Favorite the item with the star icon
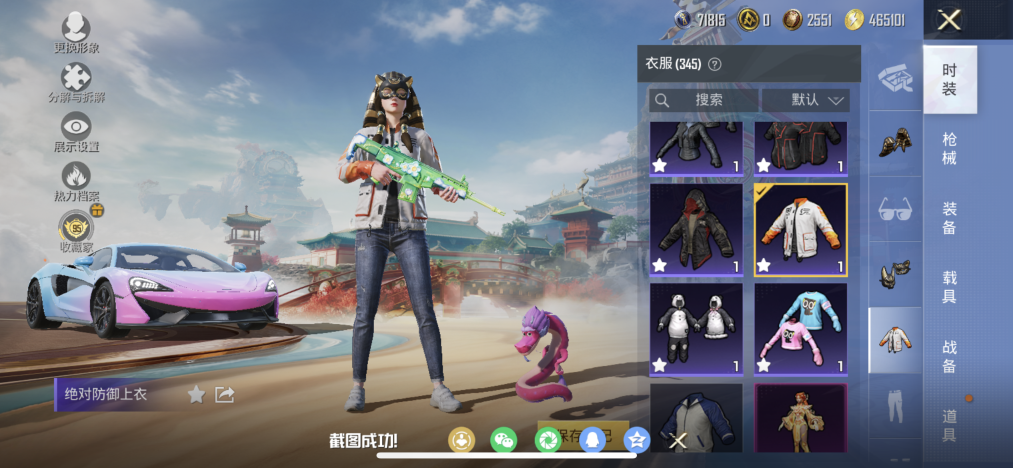 click(x=196, y=395)
